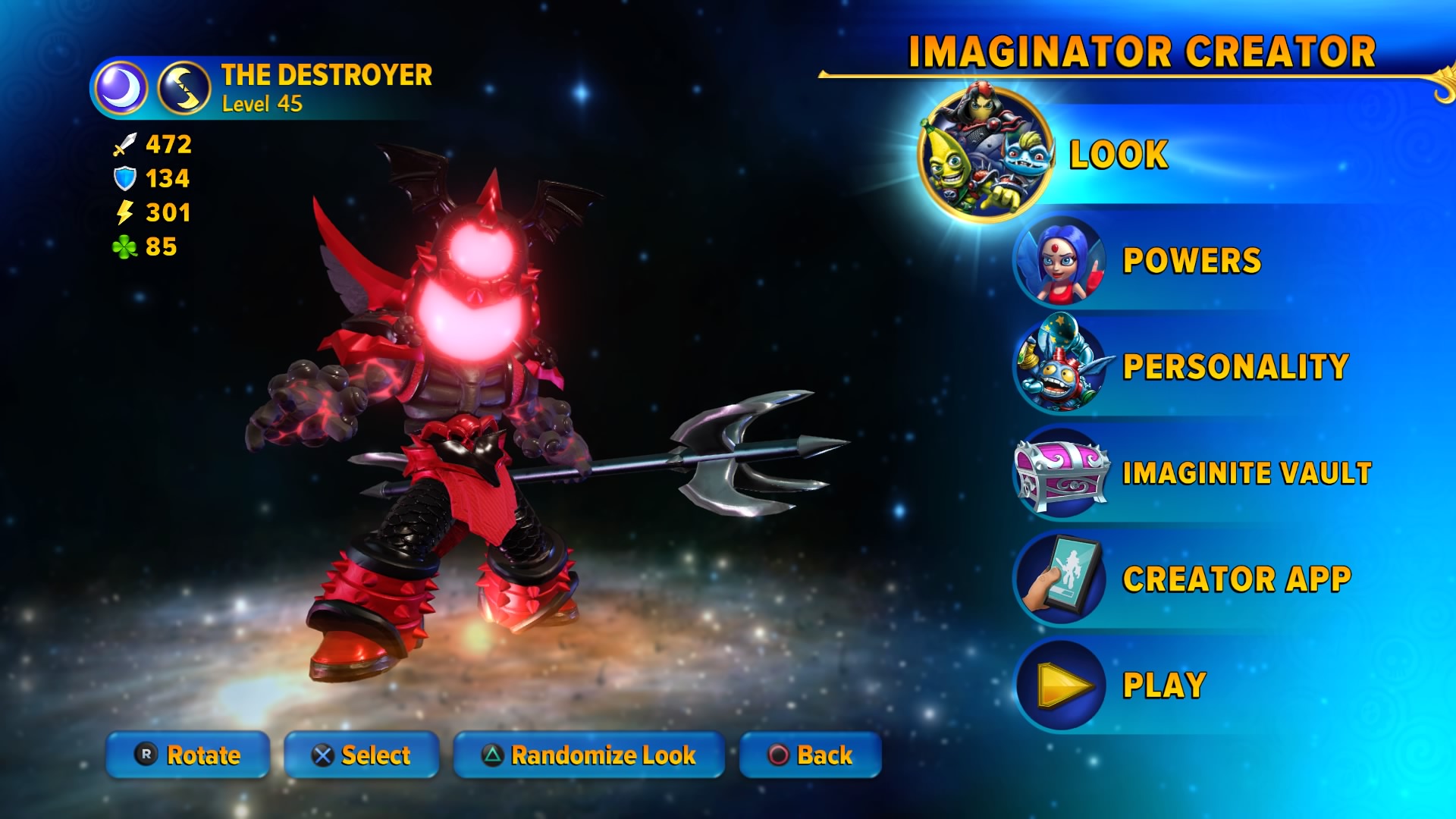This screenshot has height=819, width=1456.
Task: Click the Select button with X symbol
Action: (362, 755)
